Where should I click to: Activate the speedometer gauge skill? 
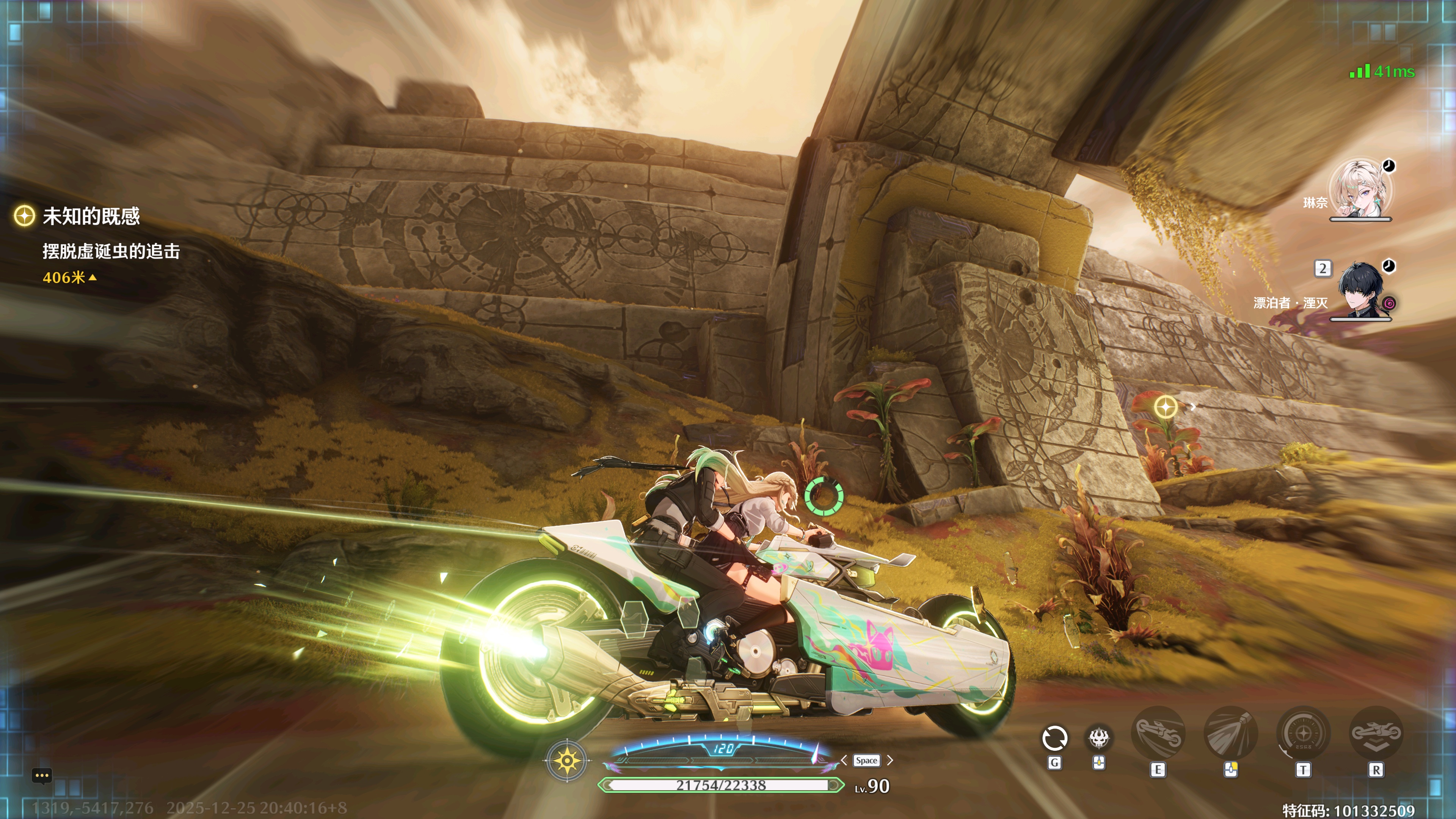(x=1304, y=734)
